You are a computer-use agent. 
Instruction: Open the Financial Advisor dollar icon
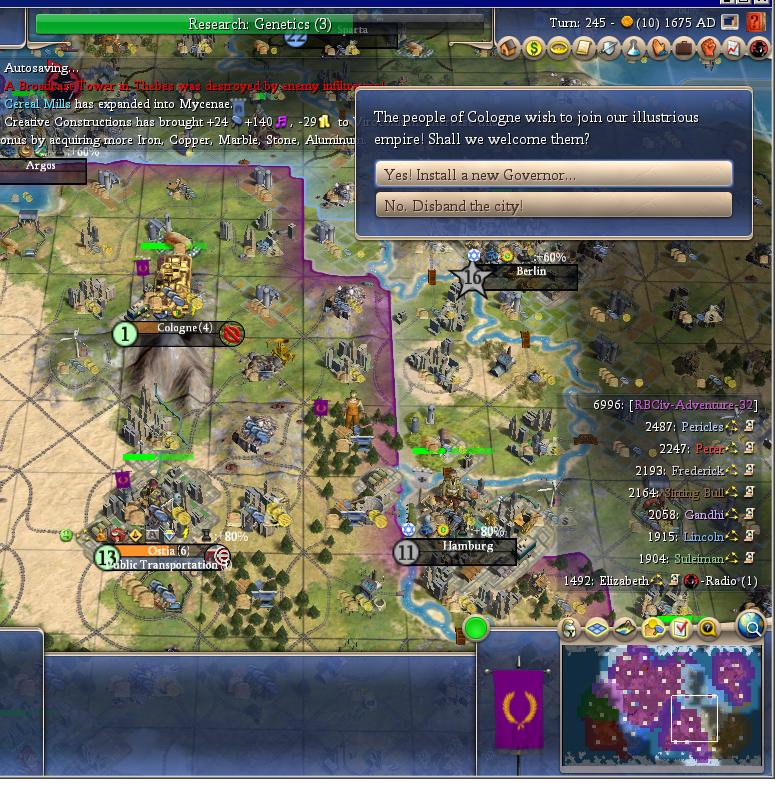coord(534,47)
